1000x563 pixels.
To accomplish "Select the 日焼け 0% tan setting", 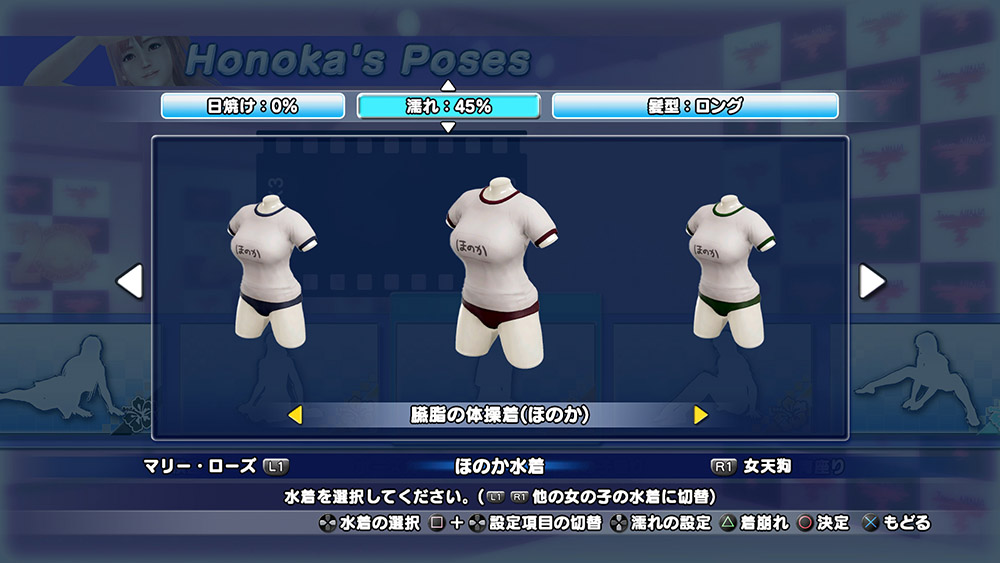I will [252, 106].
